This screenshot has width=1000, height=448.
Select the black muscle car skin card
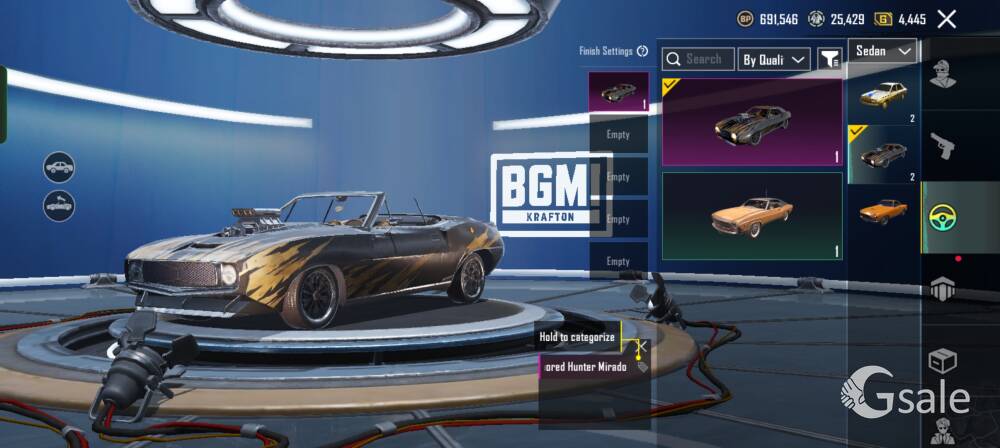(752, 122)
